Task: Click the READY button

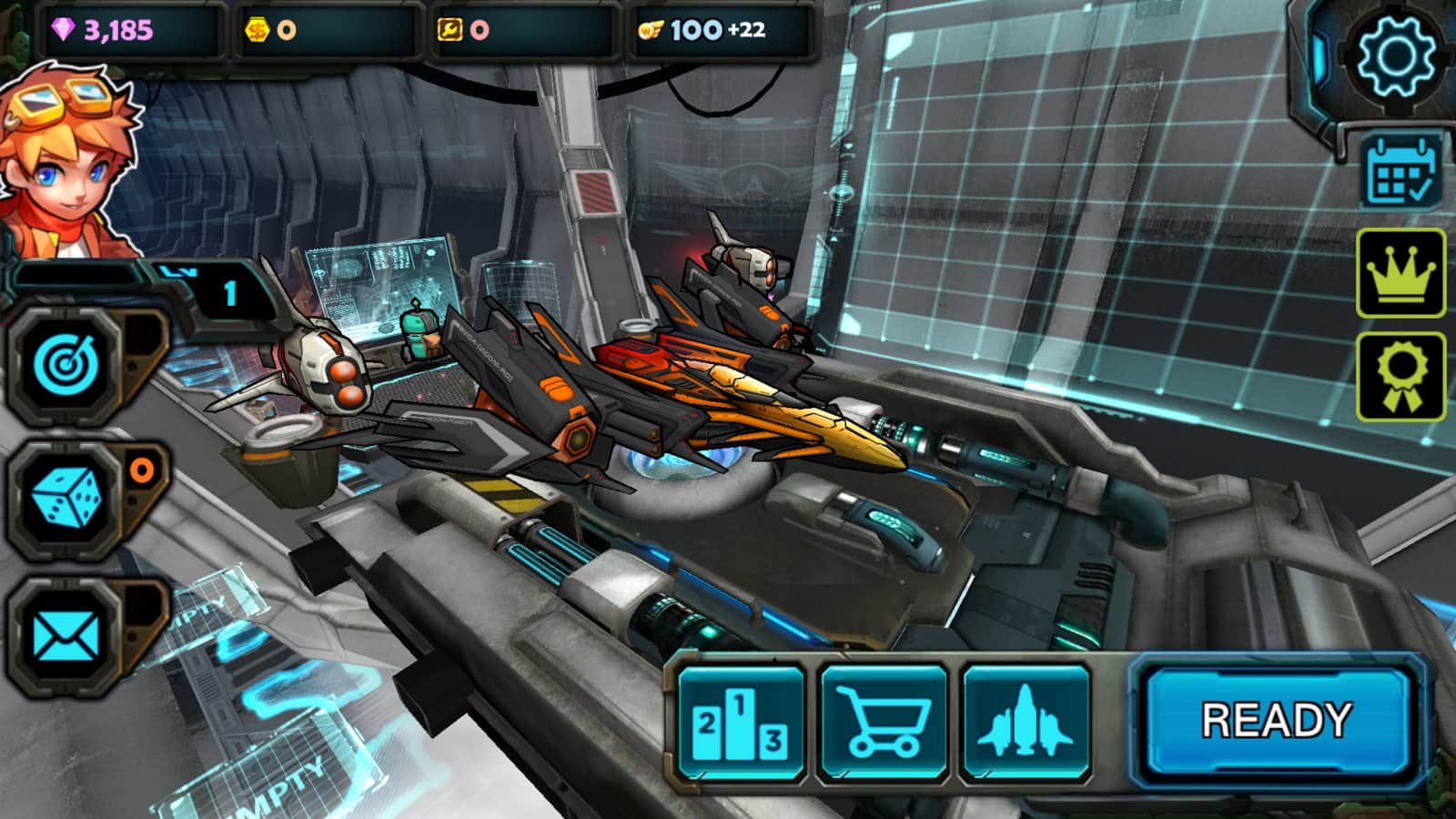Action: 1276,721
